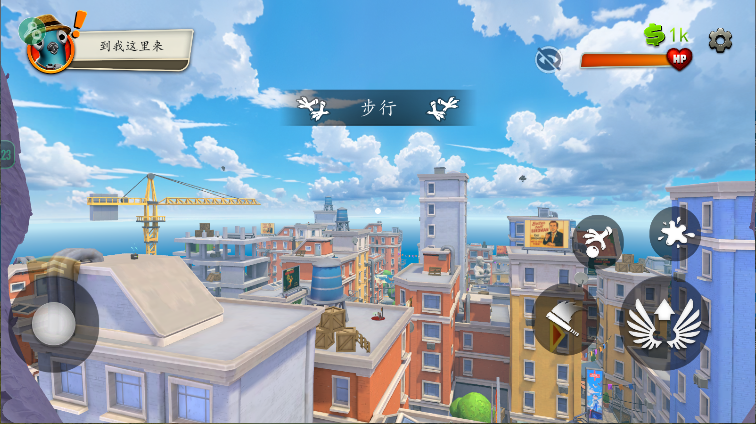Toggle the crossed-out eye camera icon
The height and width of the screenshot is (424, 756).
pyautogui.click(x=547, y=59)
